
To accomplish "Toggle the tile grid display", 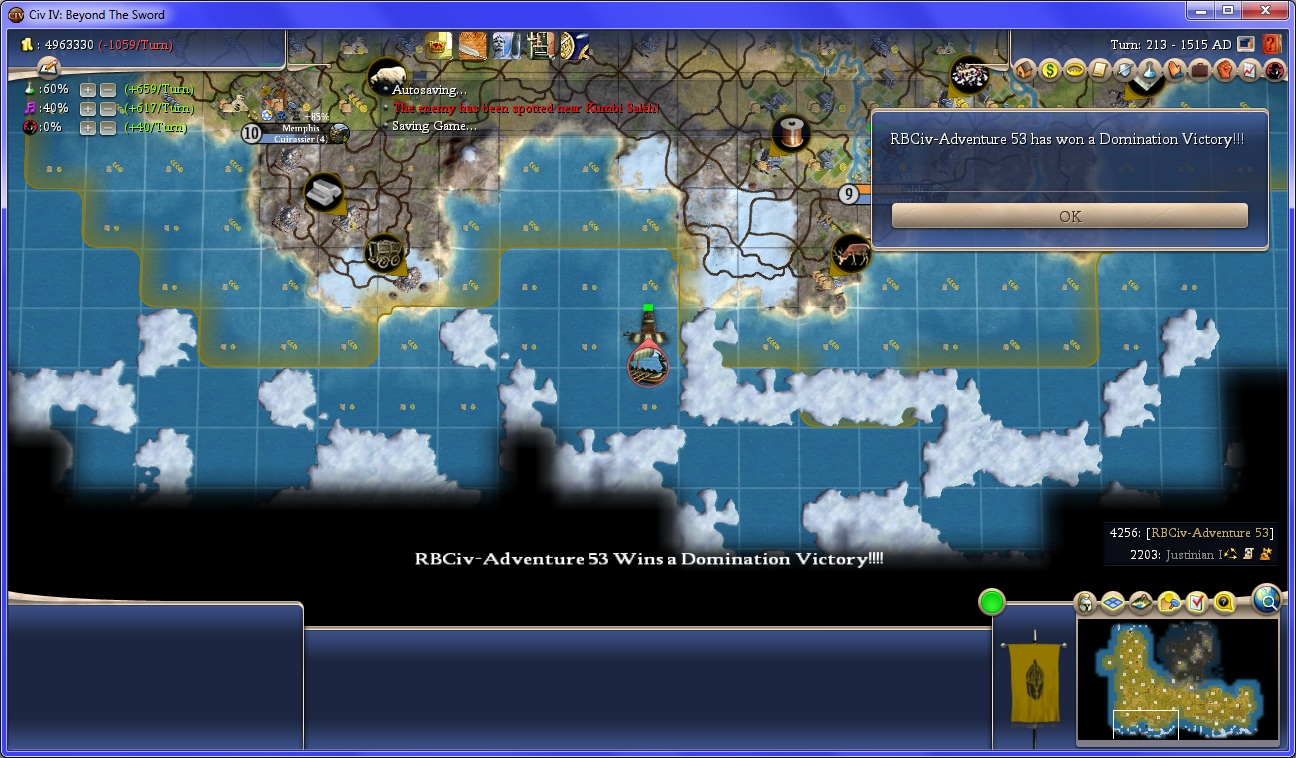I will click(1113, 603).
